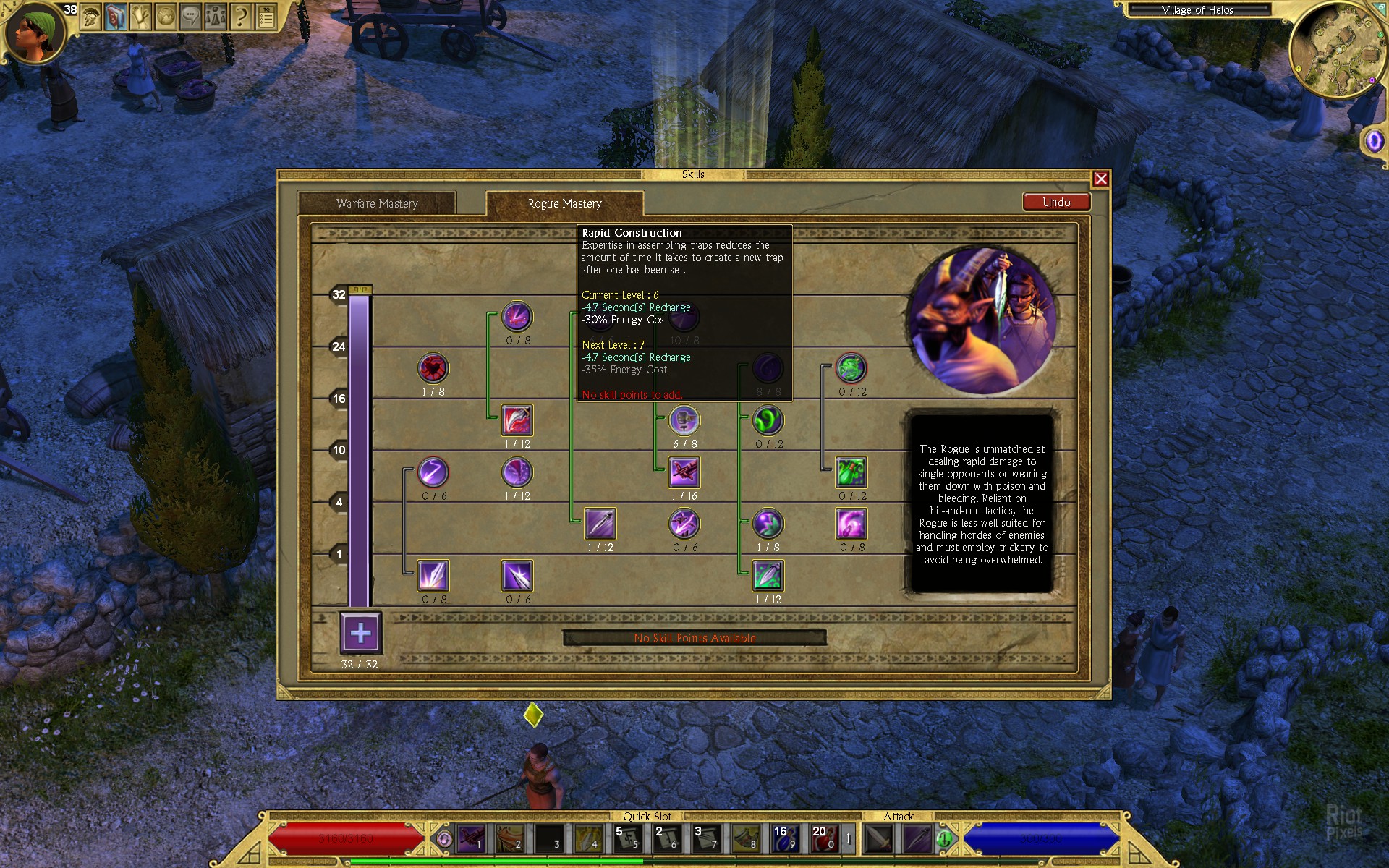Switch to the Warfare Mastery tab

click(x=377, y=203)
